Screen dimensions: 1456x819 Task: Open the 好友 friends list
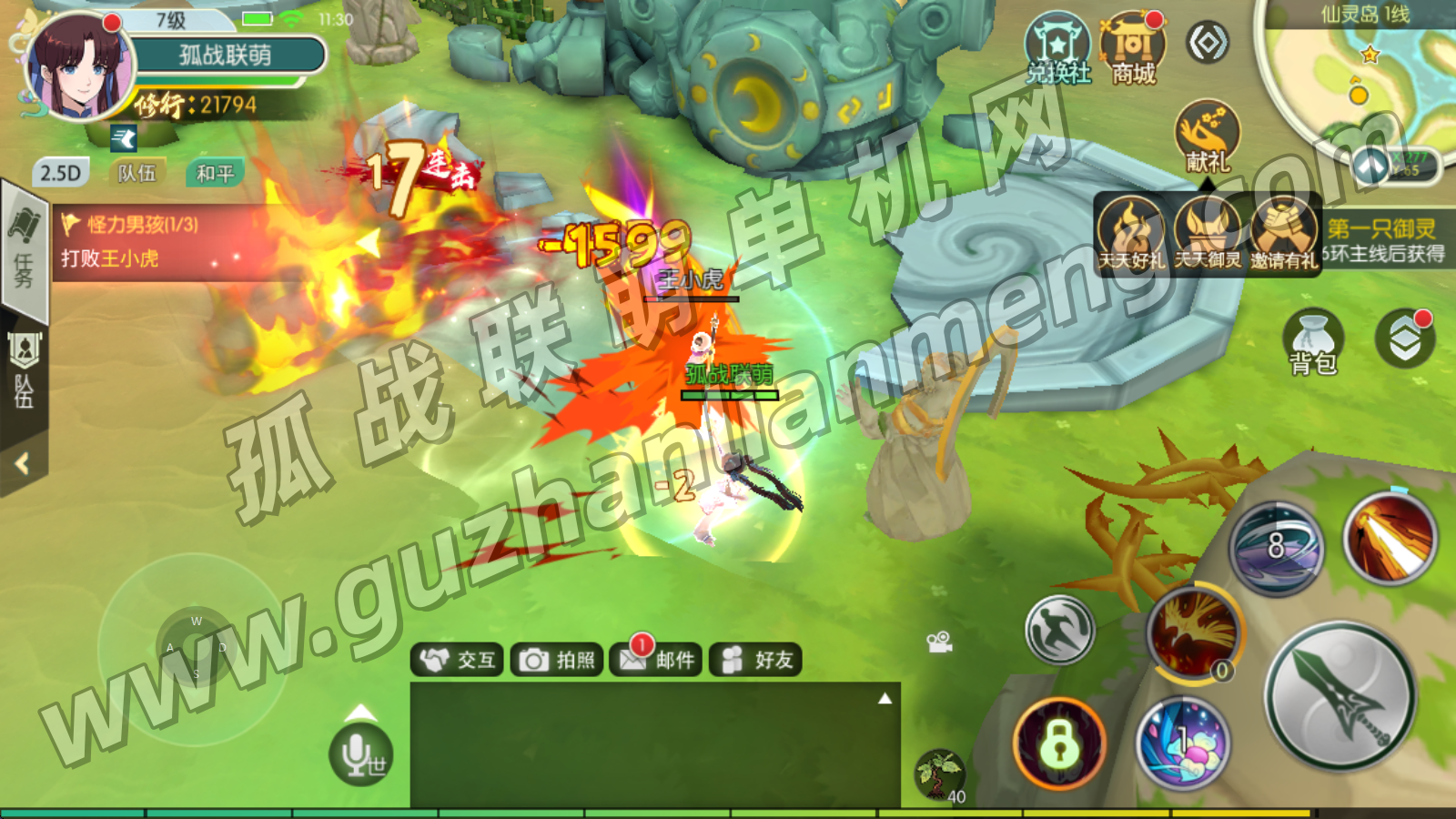(x=756, y=660)
